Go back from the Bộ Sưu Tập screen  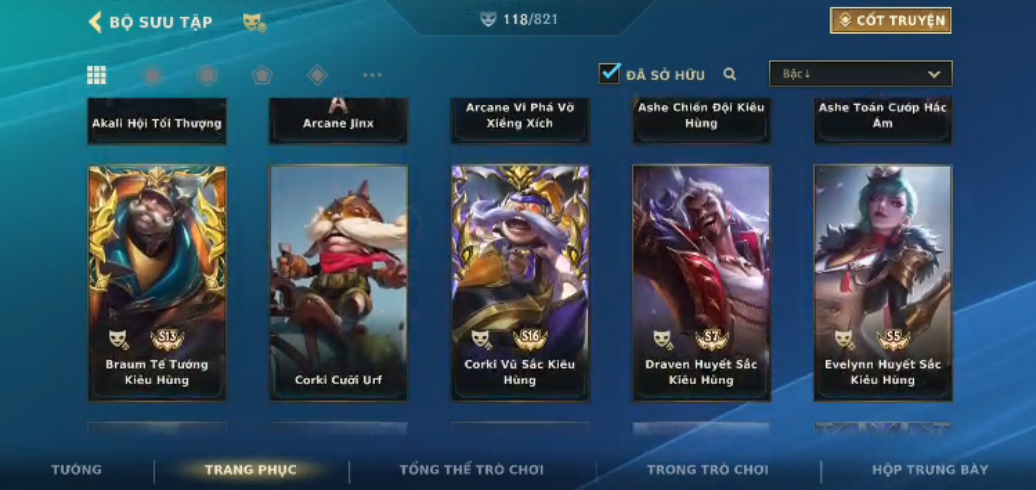point(96,22)
